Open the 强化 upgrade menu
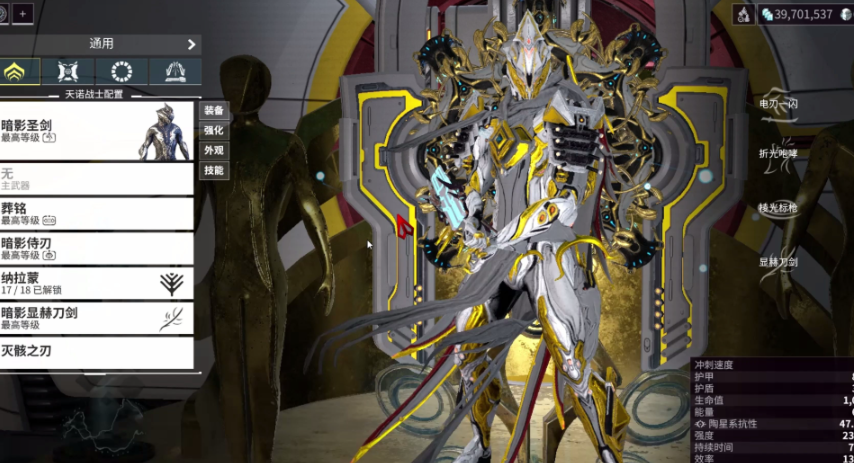854x463 pixels. click(x=214, y=130)
